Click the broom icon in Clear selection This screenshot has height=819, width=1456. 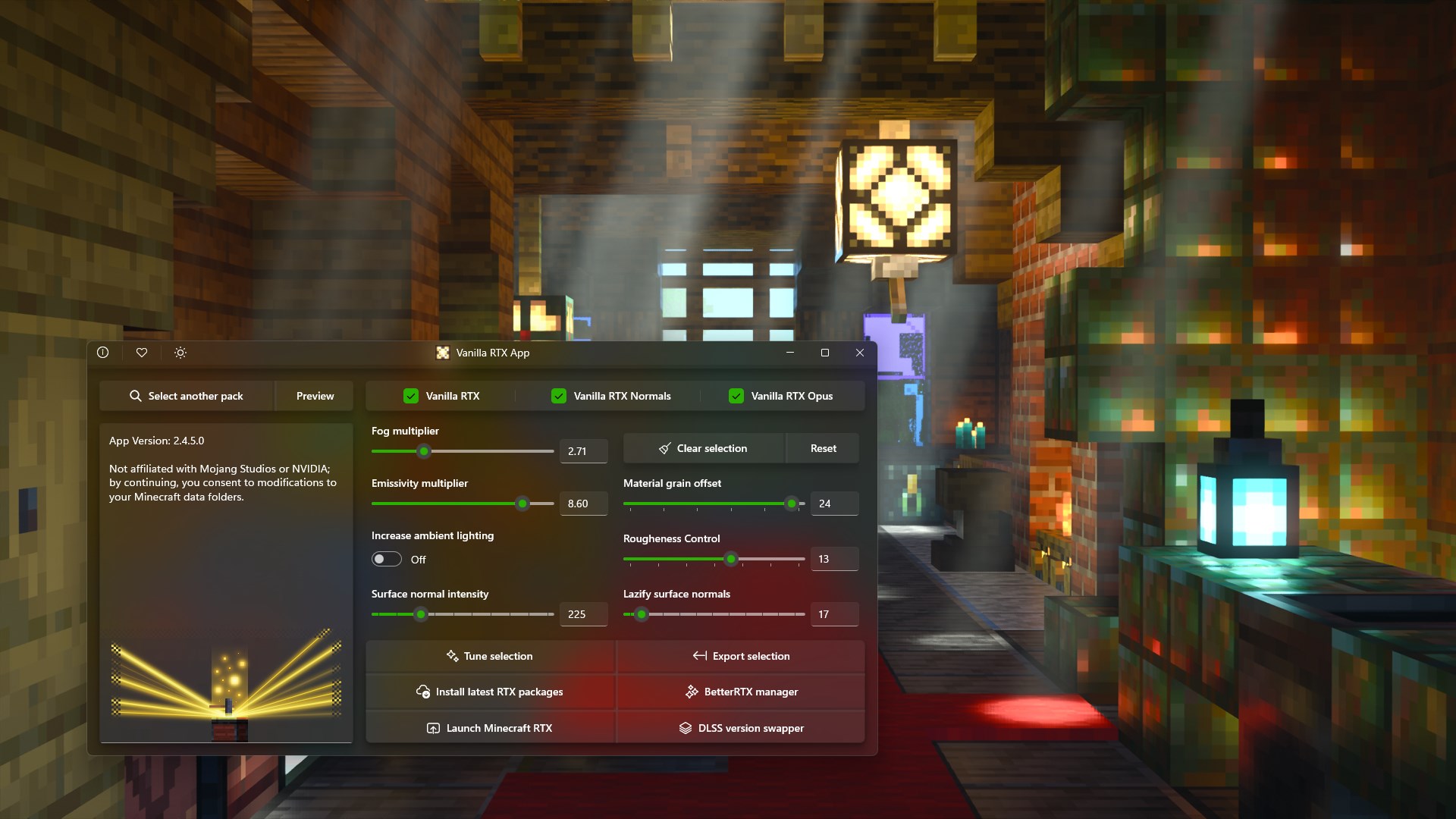point(665,448)
